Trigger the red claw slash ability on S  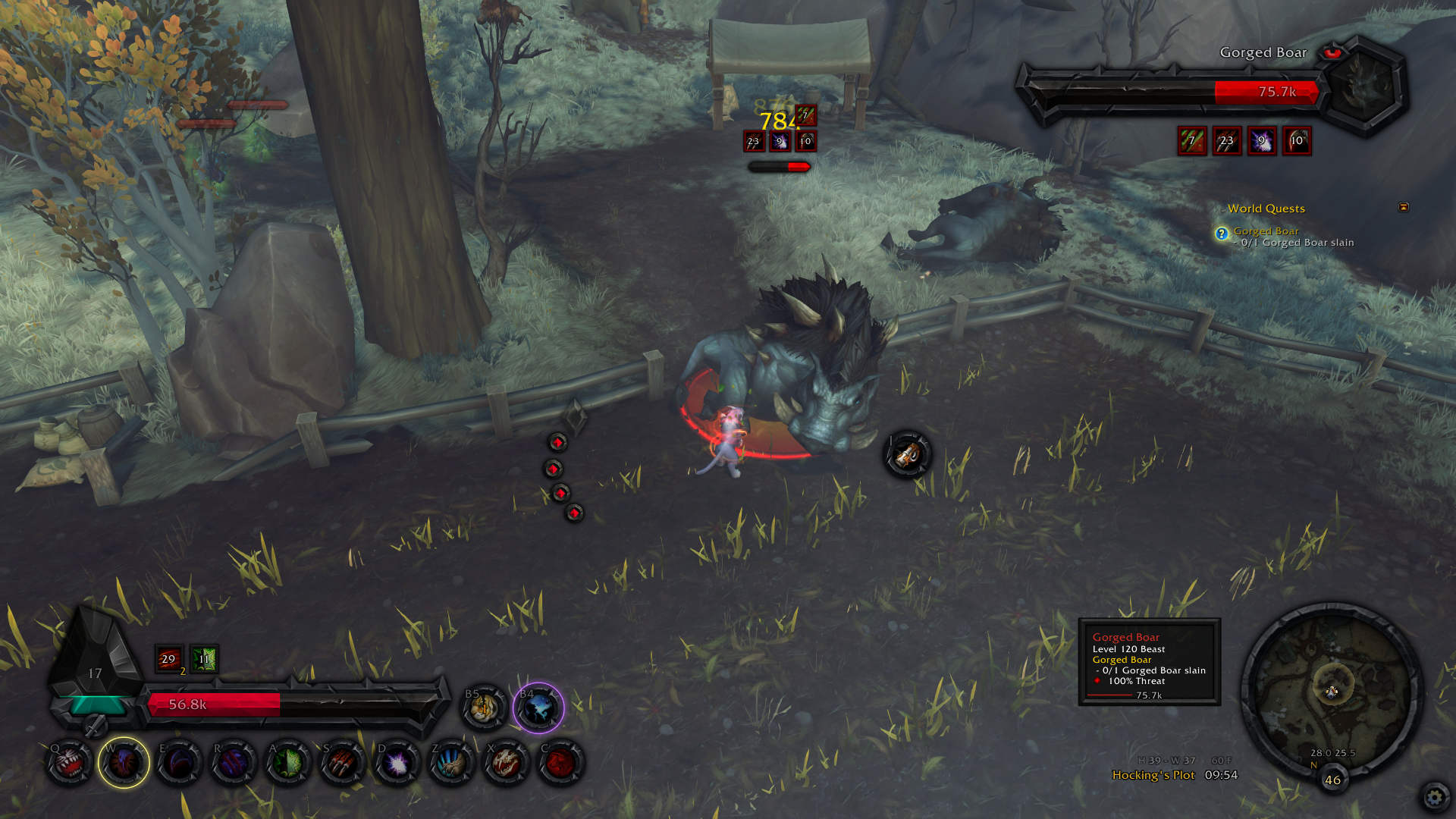[x=342, y=763]
